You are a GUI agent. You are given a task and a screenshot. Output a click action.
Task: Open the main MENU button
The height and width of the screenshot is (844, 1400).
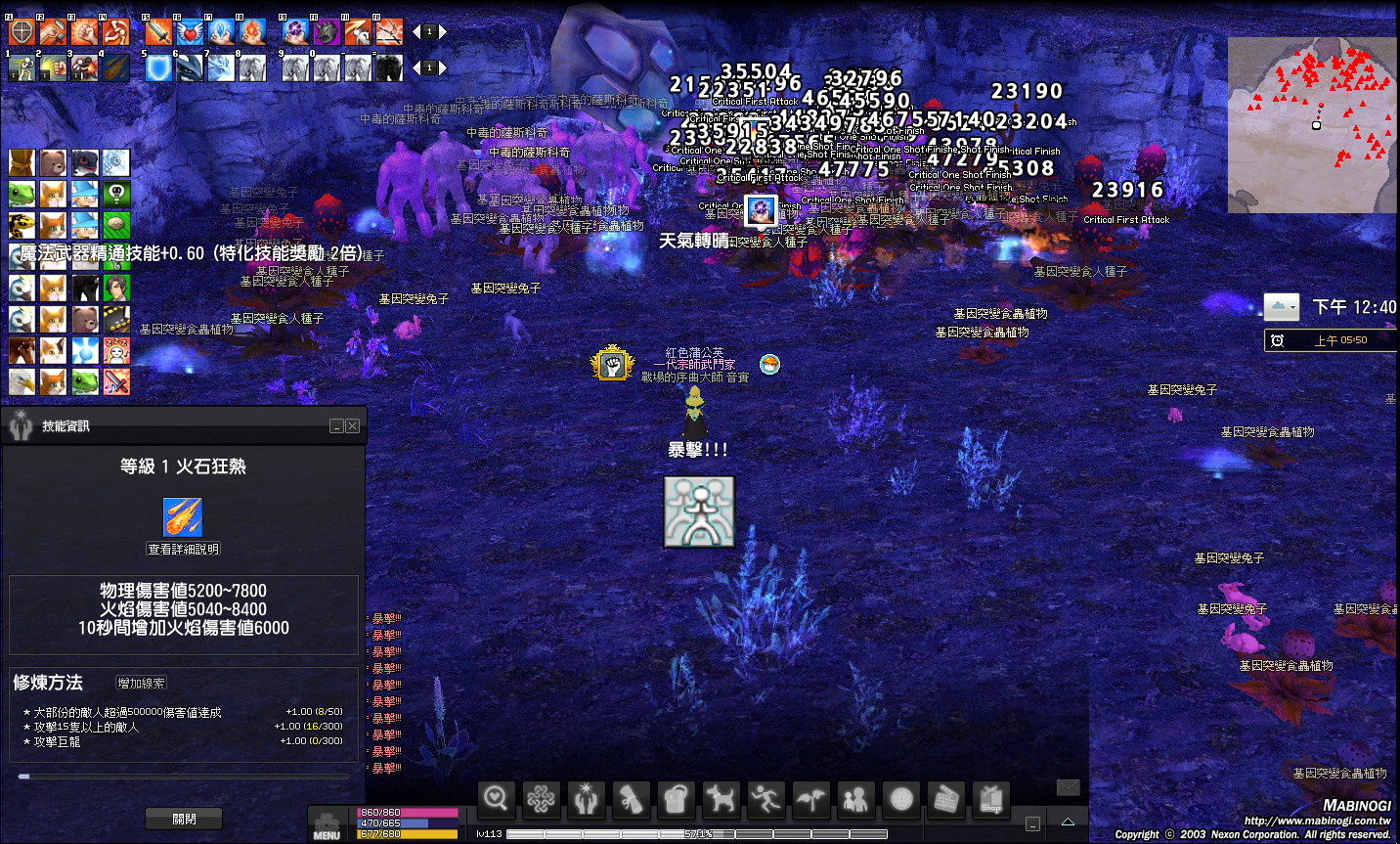click(327, 825)
